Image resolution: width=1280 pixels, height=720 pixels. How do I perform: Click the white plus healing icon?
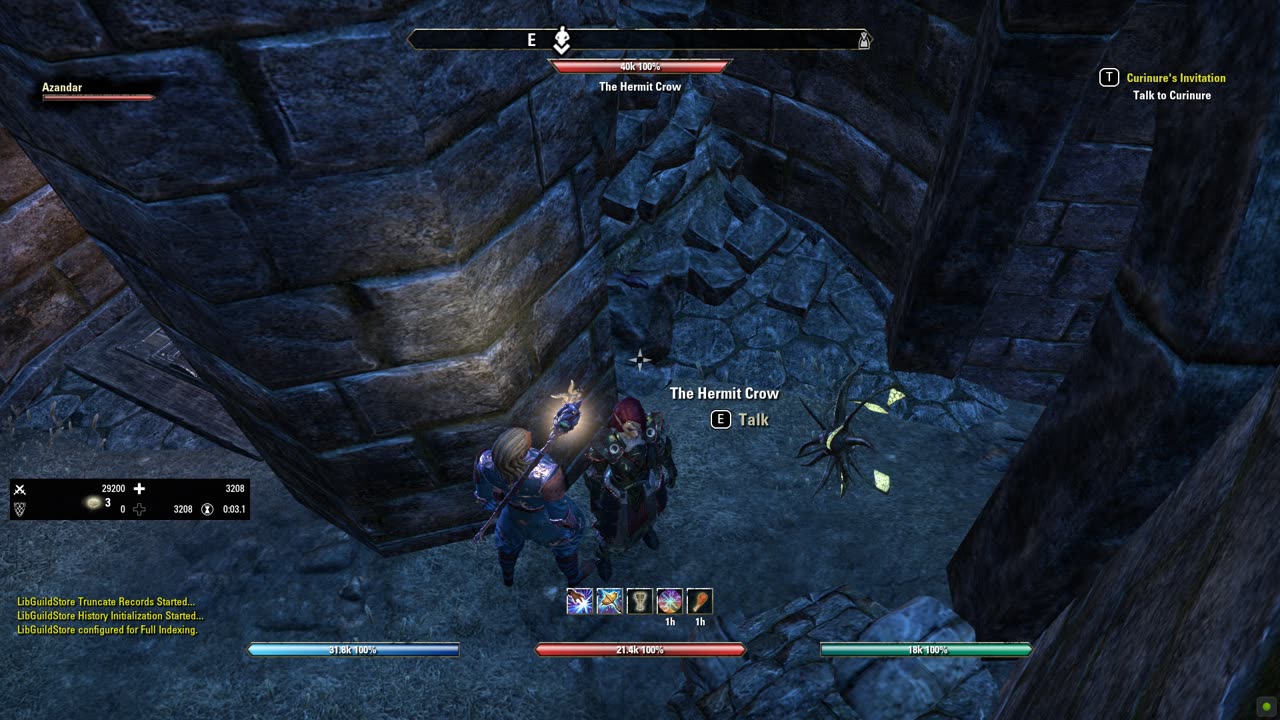tap(139, 489)
